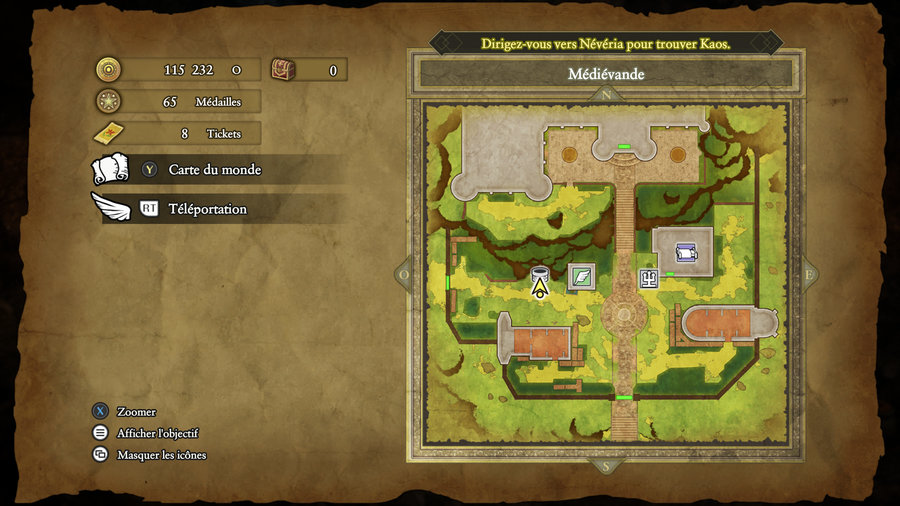Click the objective banner about Névéria
The width and height of the screenshot is (900, 506).
[x=606, y=44]
